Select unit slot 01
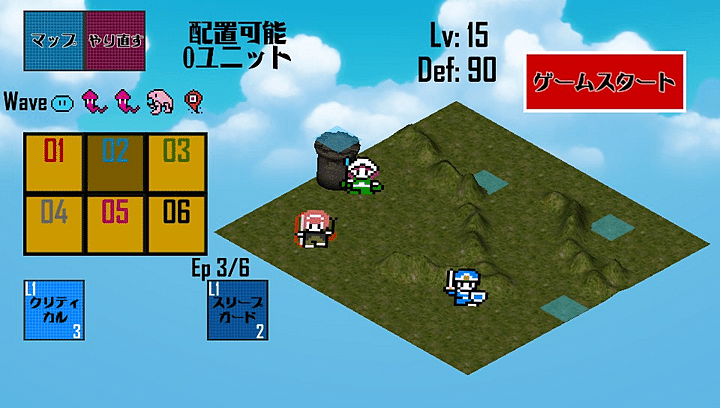The width and height of the screenshot is (720, 408). (x=54, y=163)
